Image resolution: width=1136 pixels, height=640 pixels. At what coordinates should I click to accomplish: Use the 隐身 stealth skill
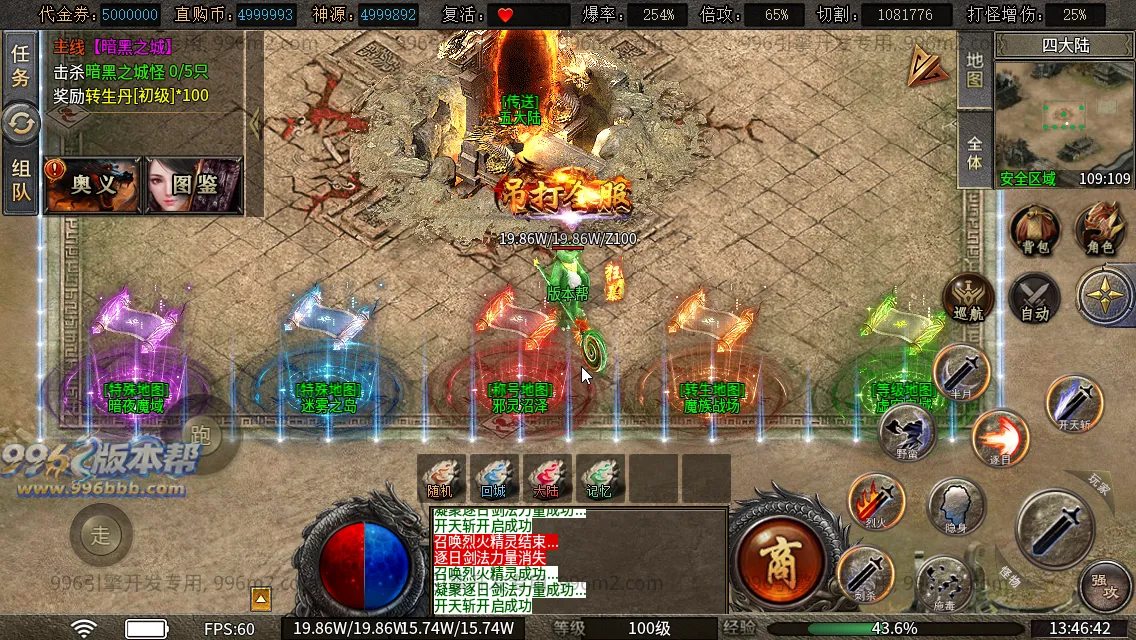point(957,506)
